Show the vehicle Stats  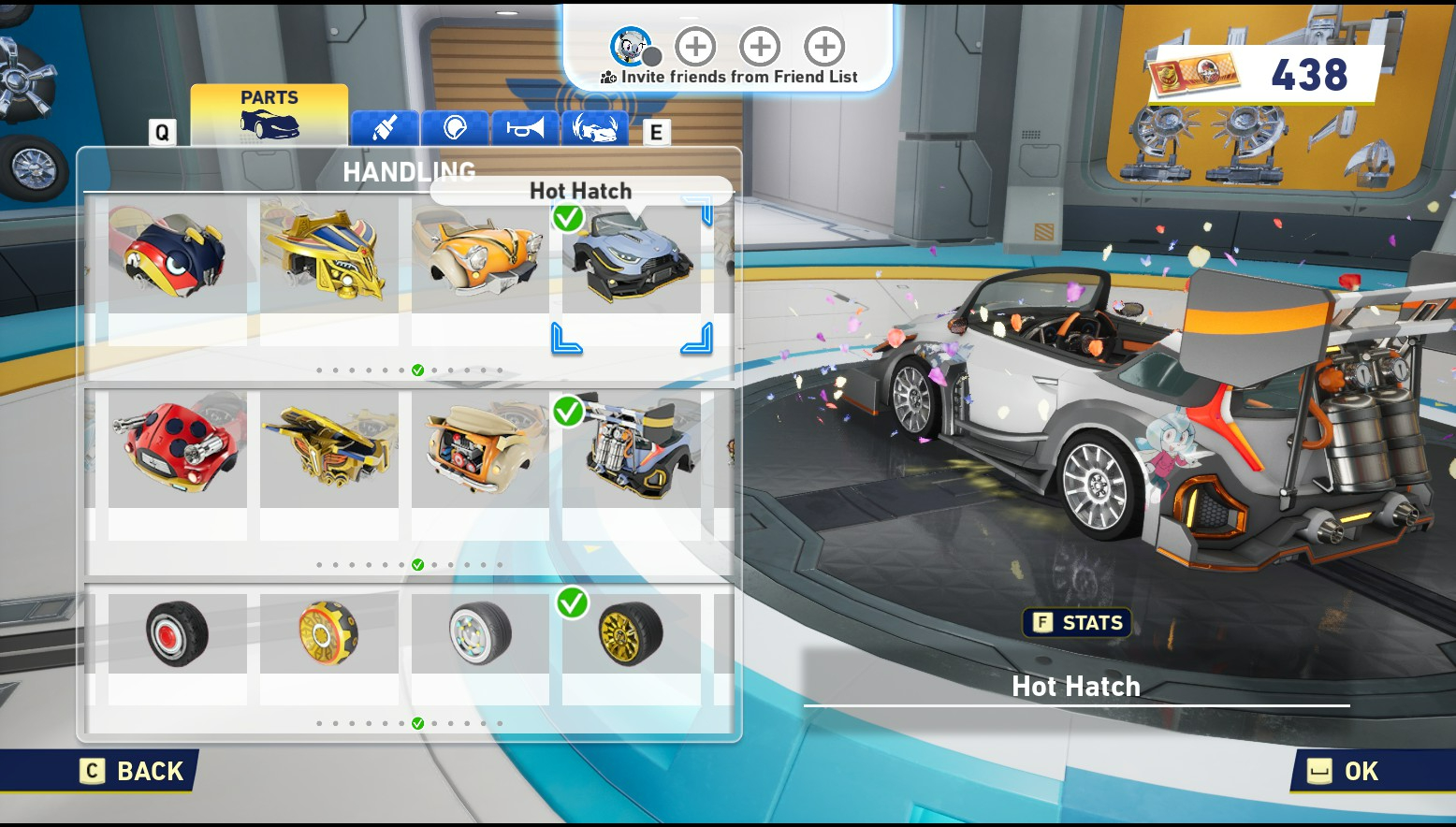(1077, 623)
